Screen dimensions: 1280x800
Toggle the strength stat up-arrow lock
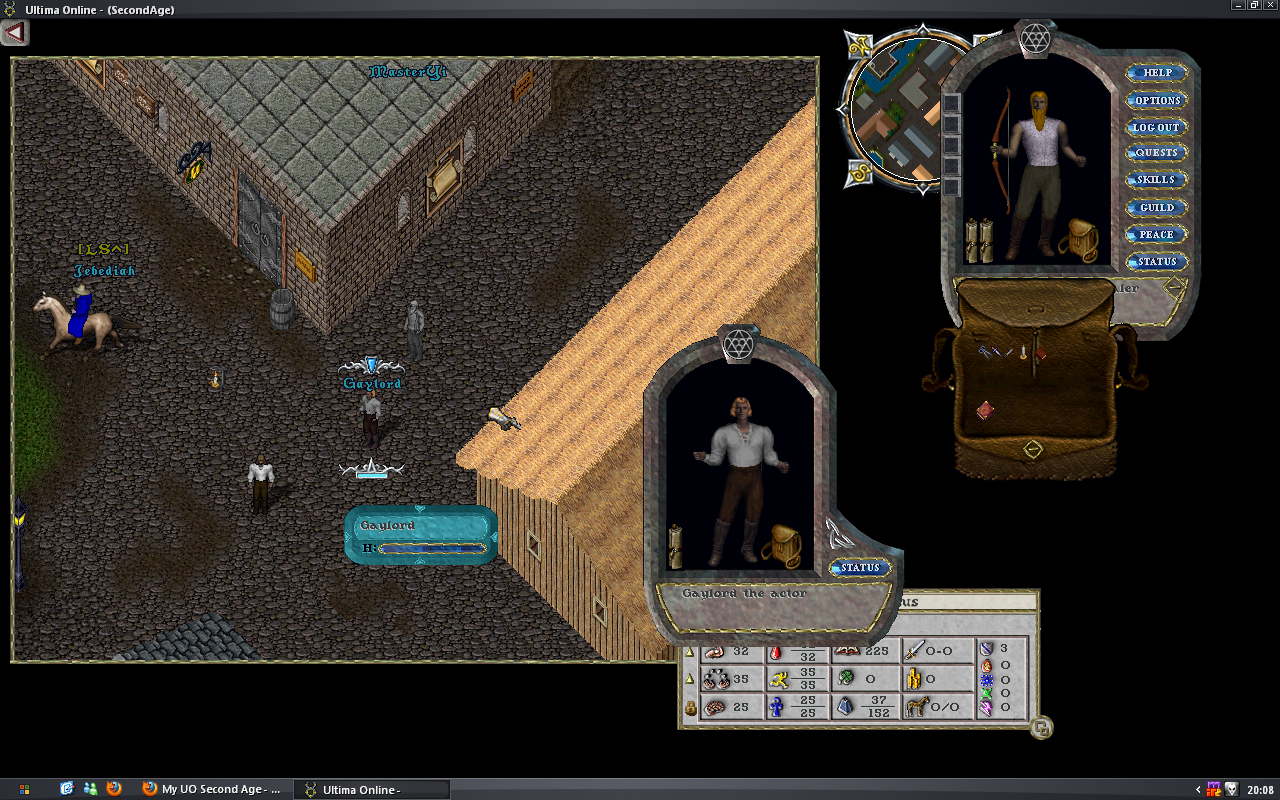[688, 652]
